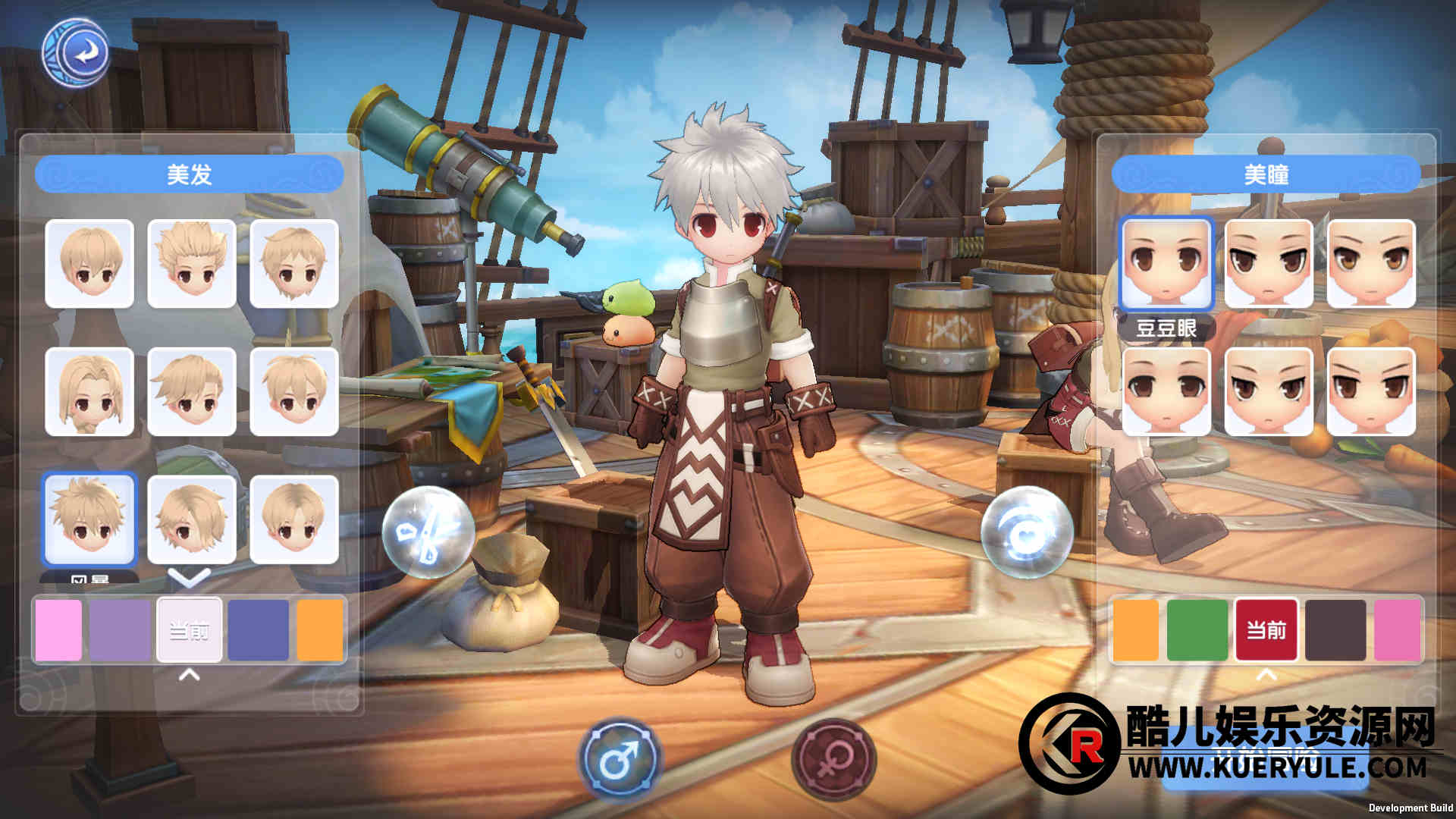
Task: Open the swirl eye styling orb
Action: point(1027,532)
